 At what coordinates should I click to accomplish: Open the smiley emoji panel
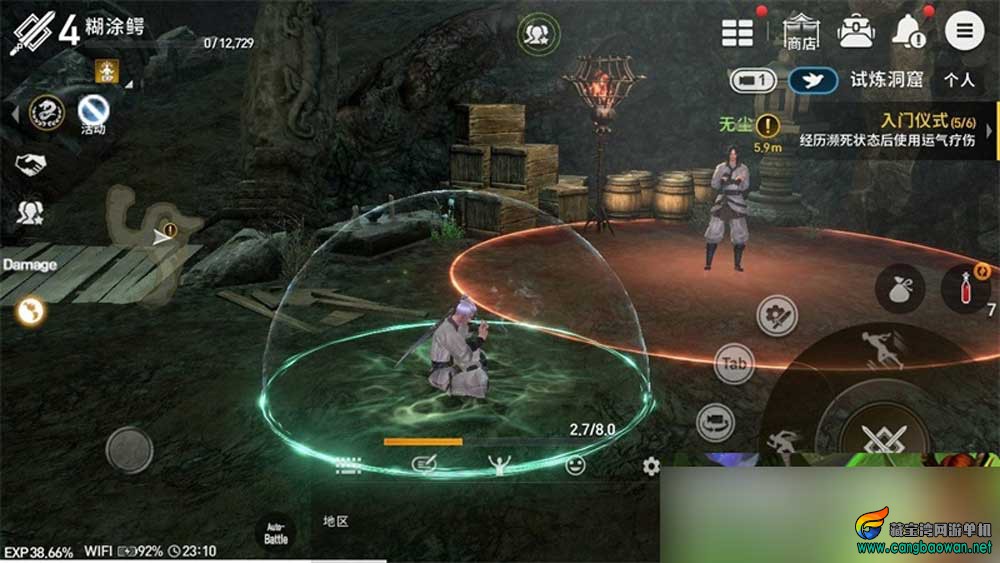[575, 465]
